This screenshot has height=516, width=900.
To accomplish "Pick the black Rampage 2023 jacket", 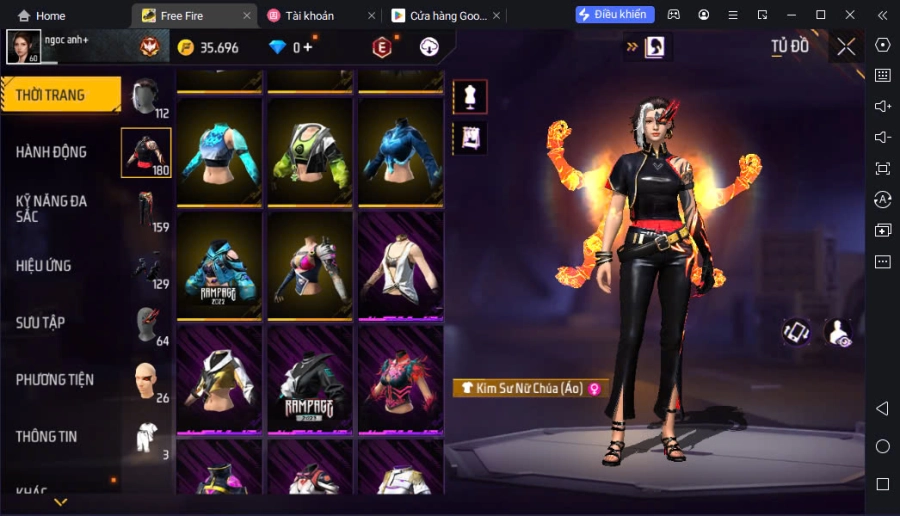I will click(310, 379).
